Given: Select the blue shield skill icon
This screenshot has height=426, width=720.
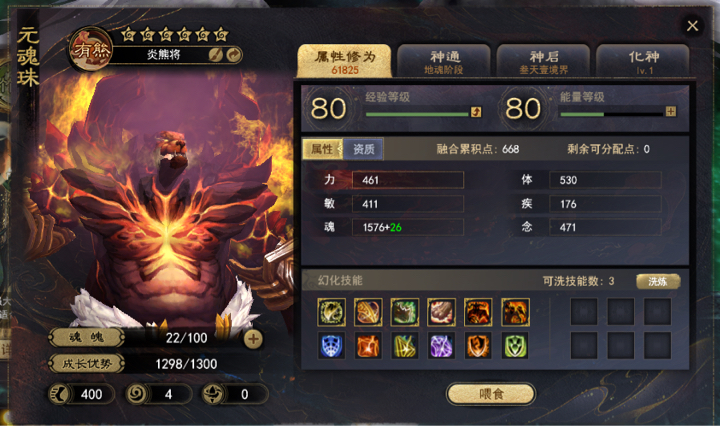Looking at the screenshot, I should pos(329,346).
